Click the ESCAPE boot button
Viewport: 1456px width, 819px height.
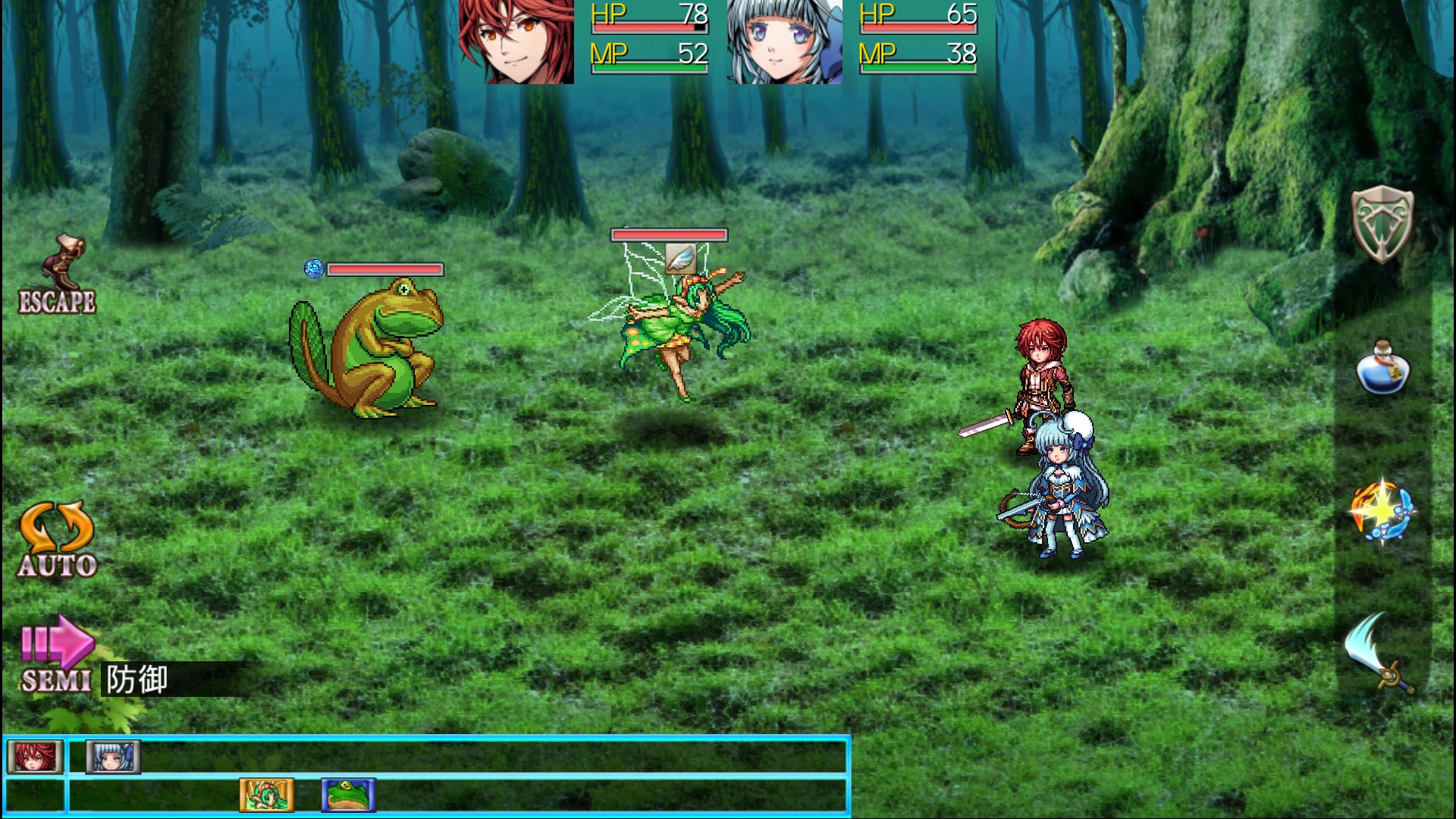(x=58, y=275)
